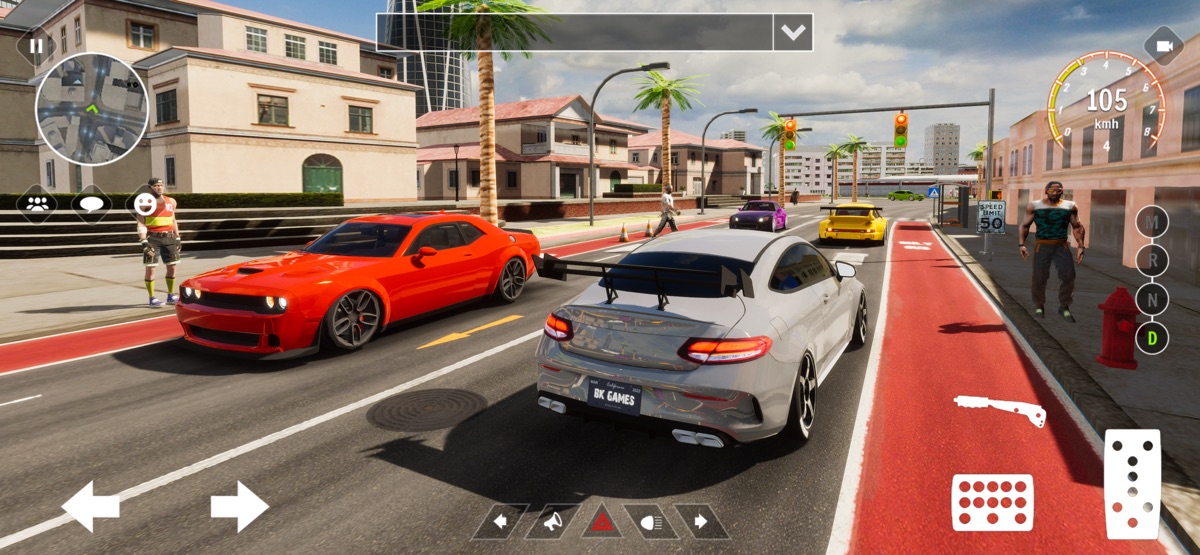The height and width of the screenshot is (555, 1200).
Task: Pause the game
Action: [36, 45]
